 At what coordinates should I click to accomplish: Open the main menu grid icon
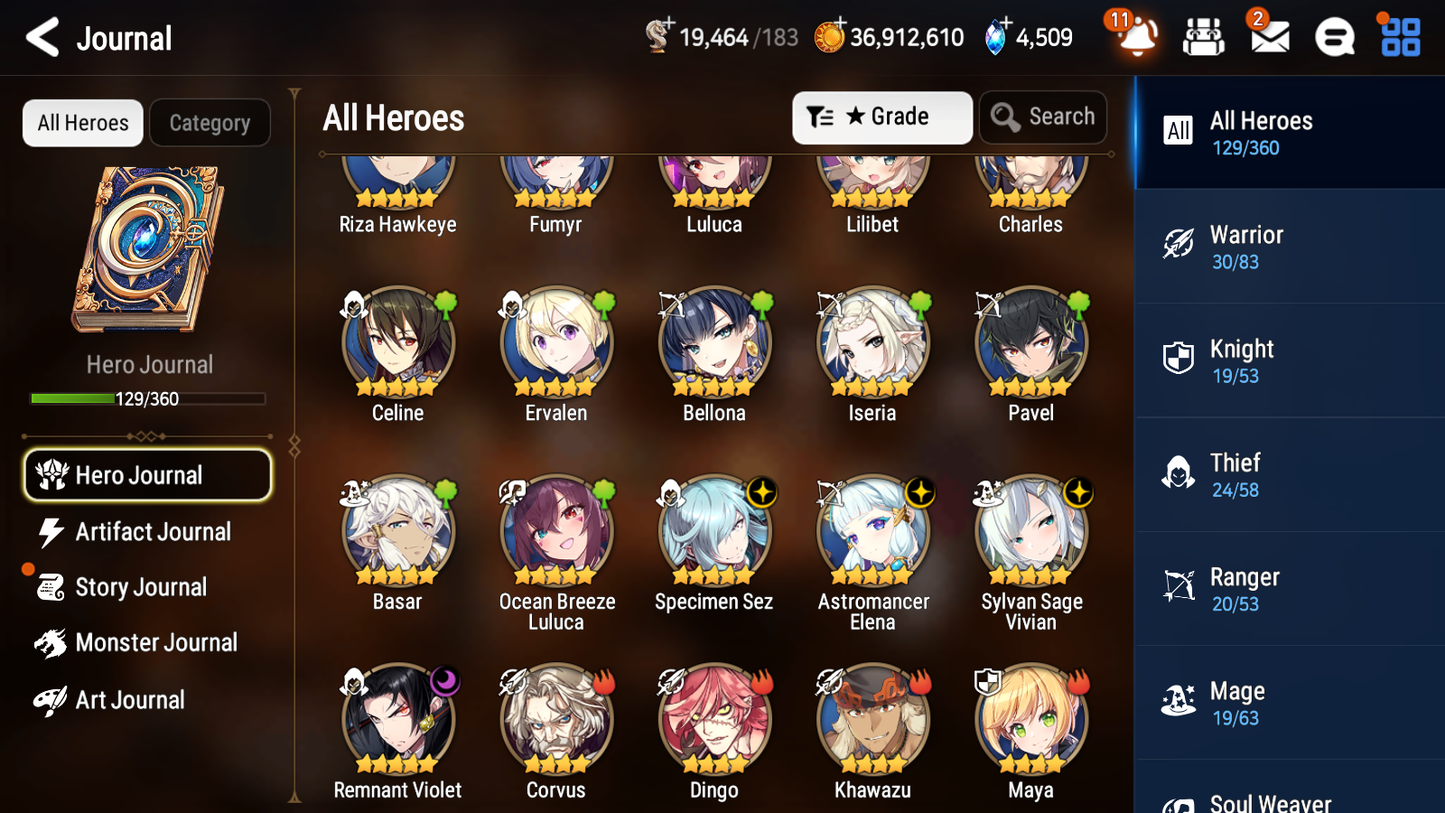coord(1398,37)
